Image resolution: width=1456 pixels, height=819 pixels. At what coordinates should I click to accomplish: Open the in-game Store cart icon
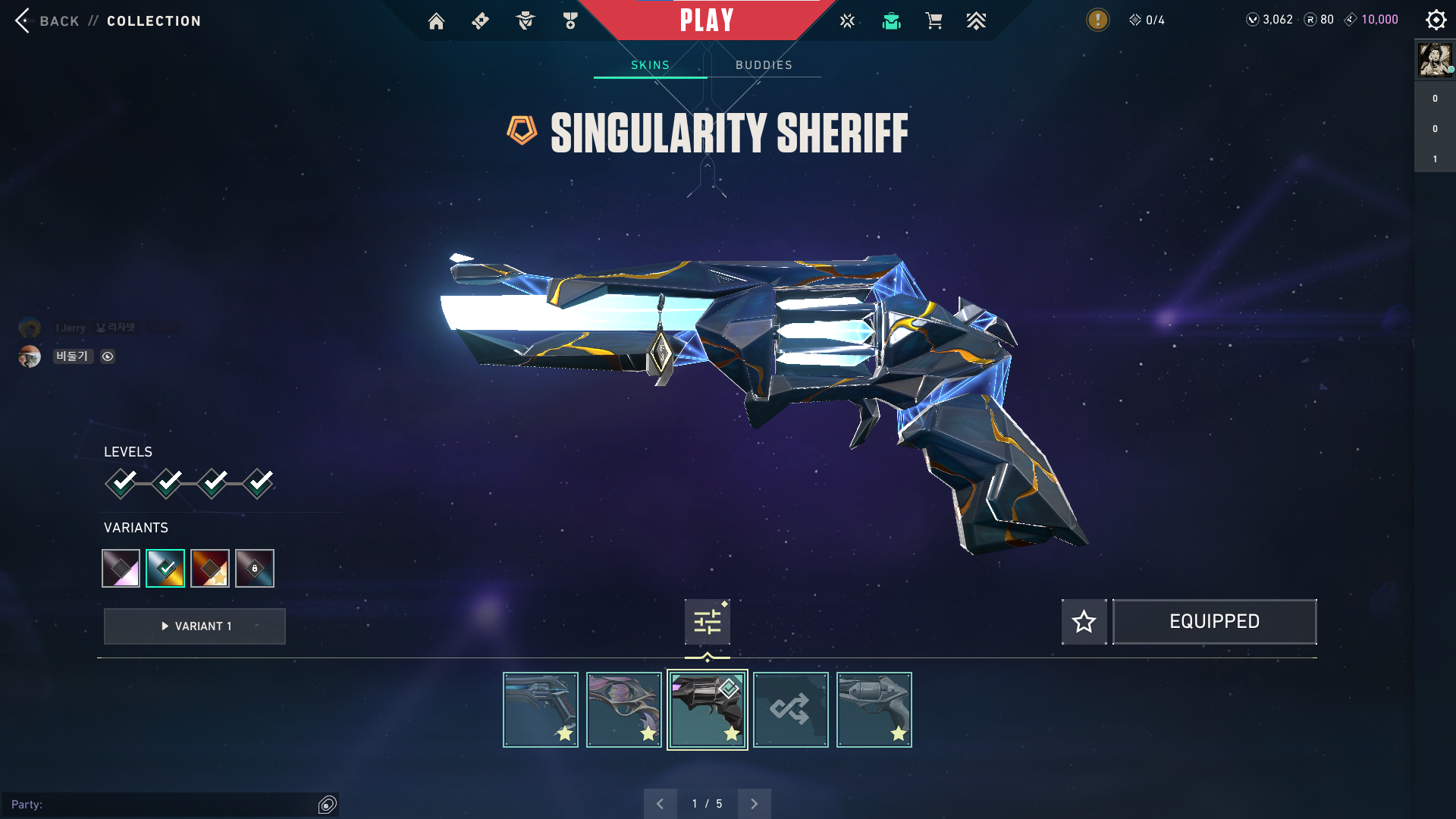(934, 20)
